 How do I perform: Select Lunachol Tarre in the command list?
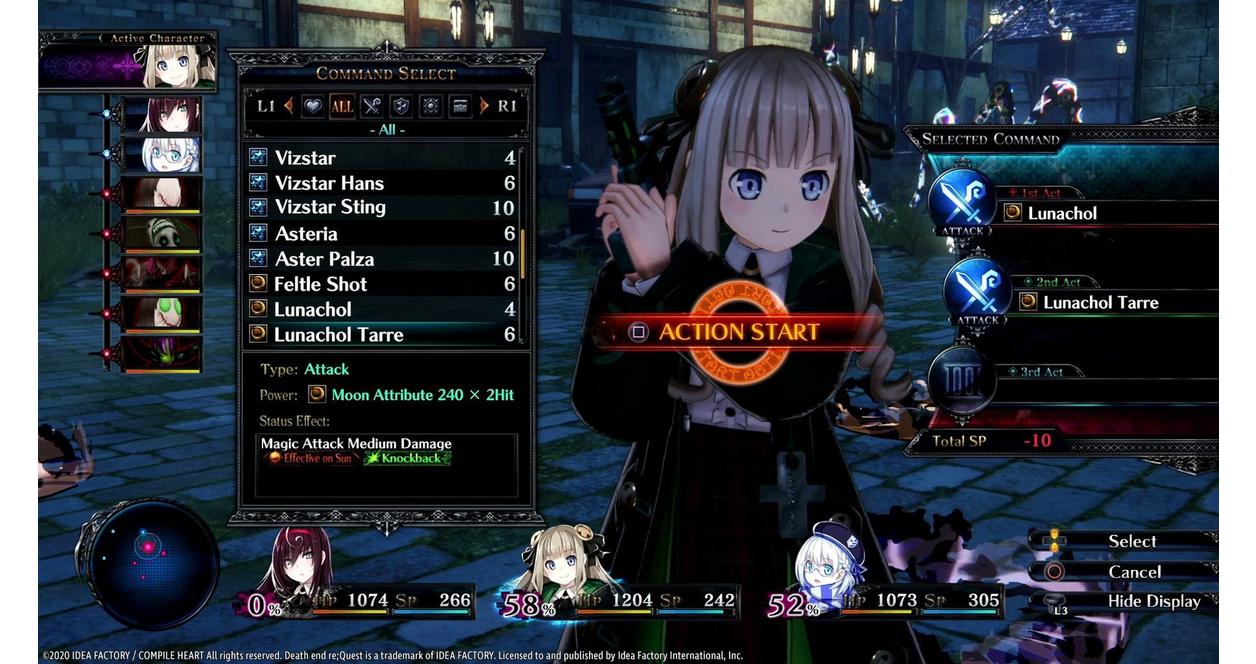(x=381, y=334)
